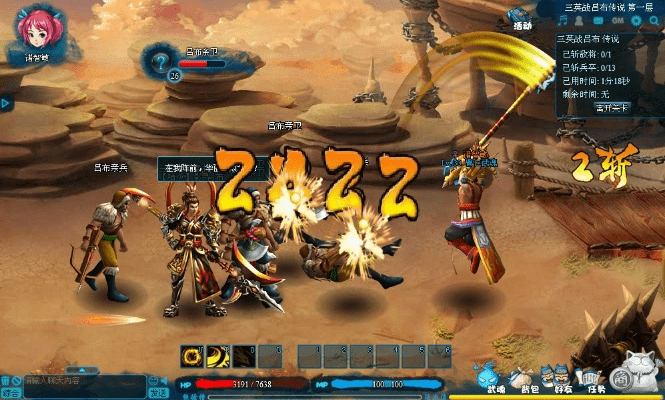Activate the golden ring skill
Screen dimensions: 665x400
(x=190, y=355)
